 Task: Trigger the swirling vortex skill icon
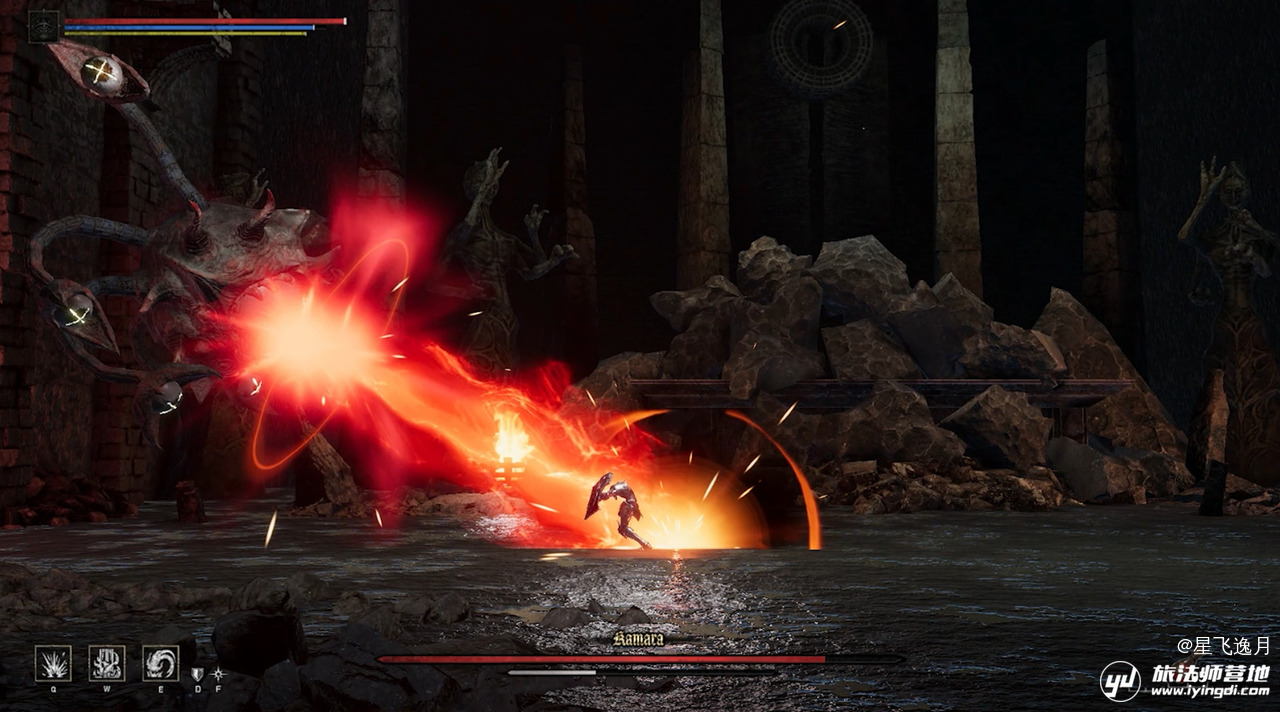(x=160, y=662)
